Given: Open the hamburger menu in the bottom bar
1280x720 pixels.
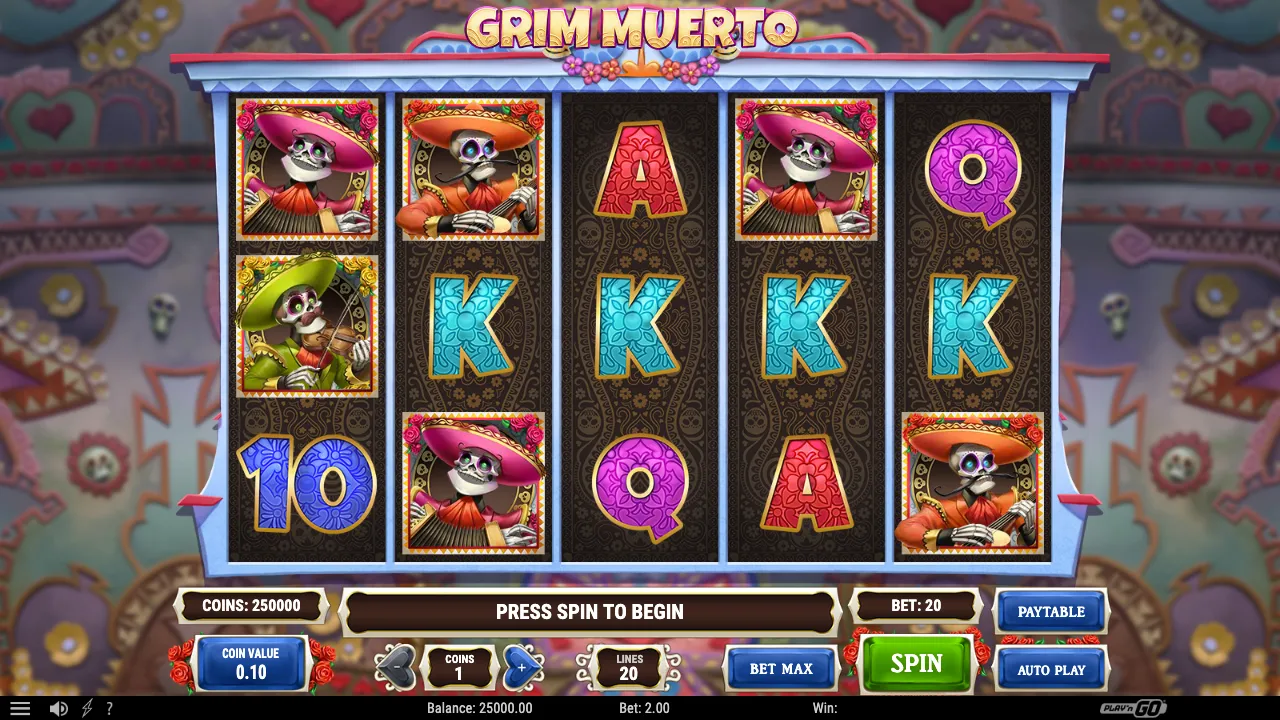Looking at the screenshot, I should [21, 708].
